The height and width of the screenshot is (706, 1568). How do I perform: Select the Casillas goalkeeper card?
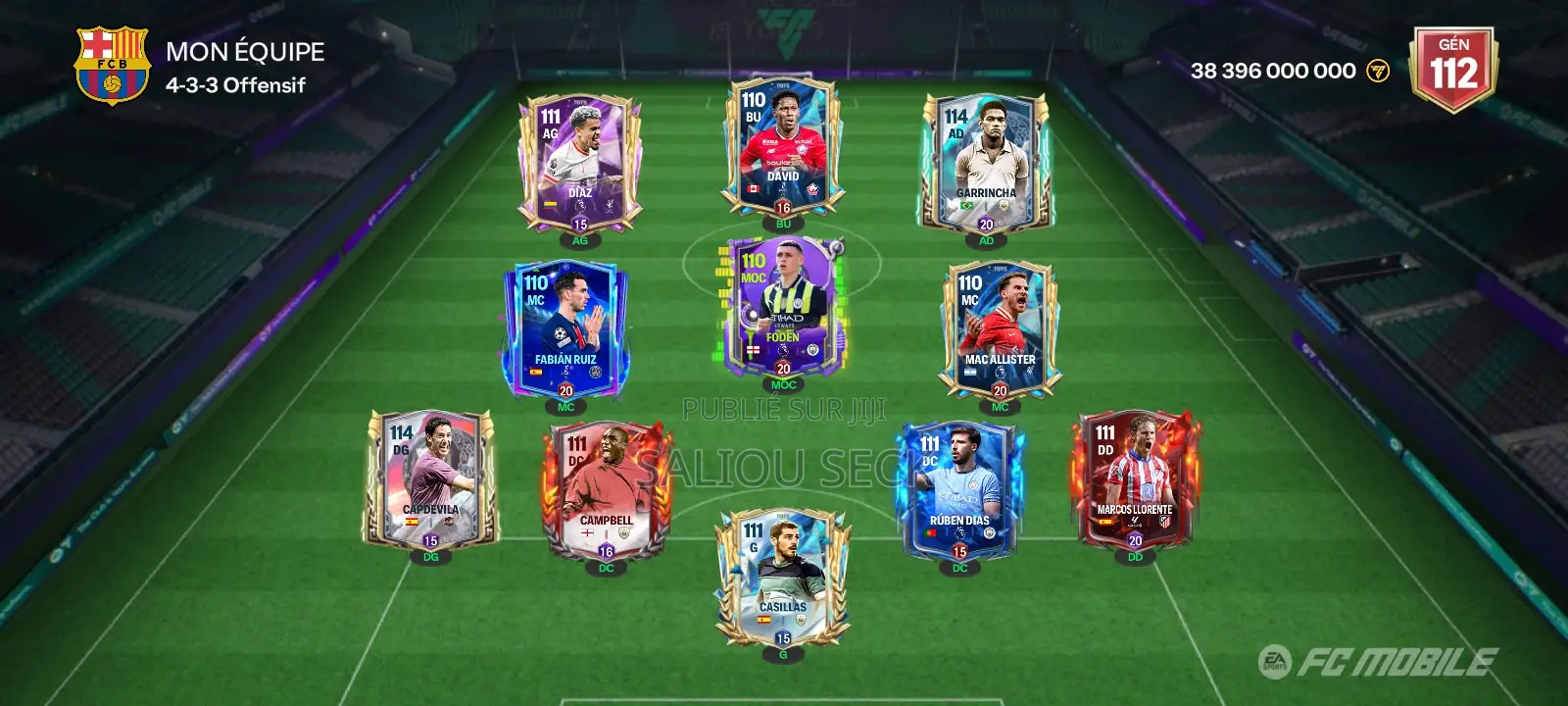click(783, 577)
